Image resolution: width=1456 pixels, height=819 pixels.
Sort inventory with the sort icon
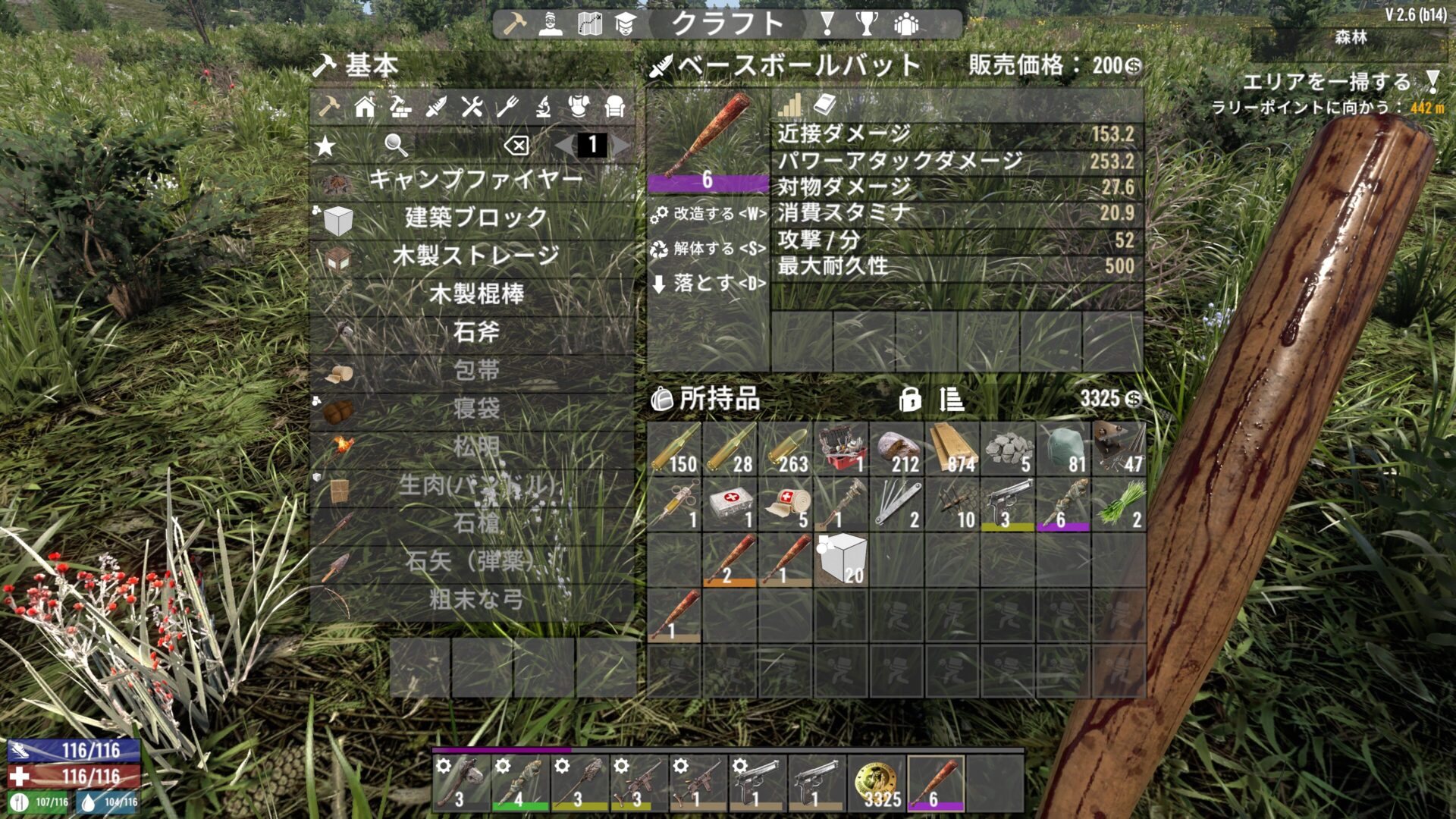pos(951,400)
